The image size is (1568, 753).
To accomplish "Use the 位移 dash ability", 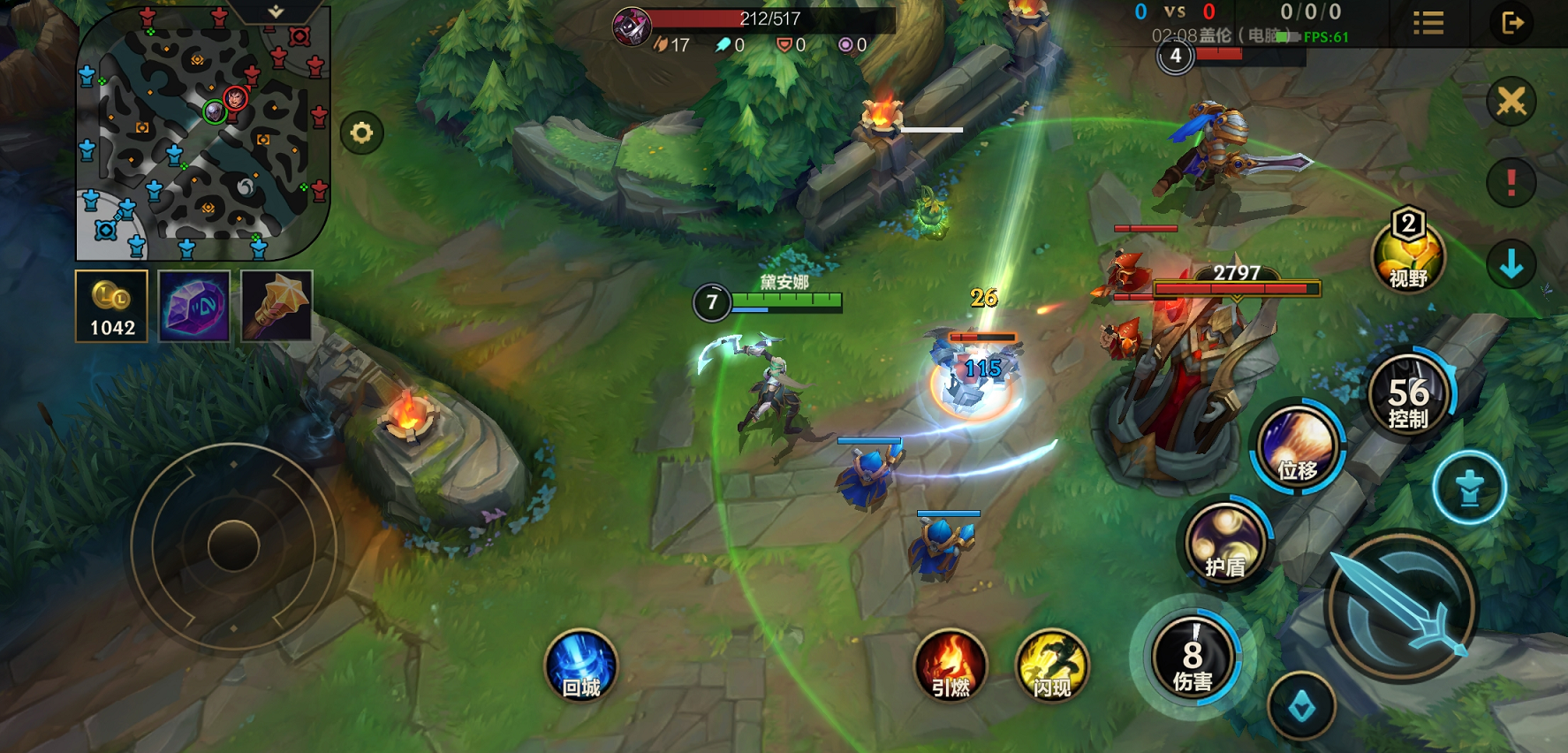I will (x=1297, y=445).
